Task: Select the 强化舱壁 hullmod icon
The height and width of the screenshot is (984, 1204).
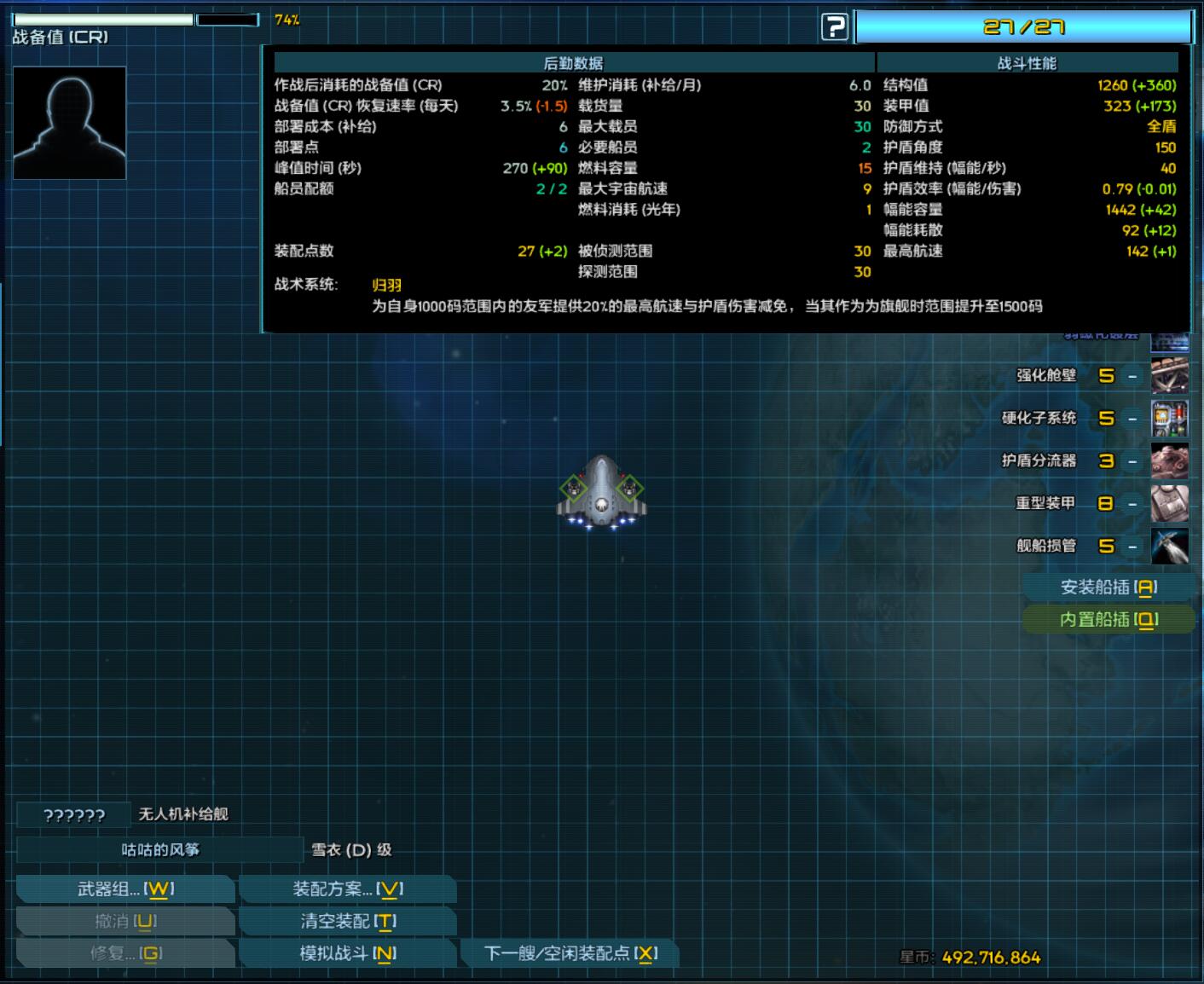Action: tap(1171, 375)
